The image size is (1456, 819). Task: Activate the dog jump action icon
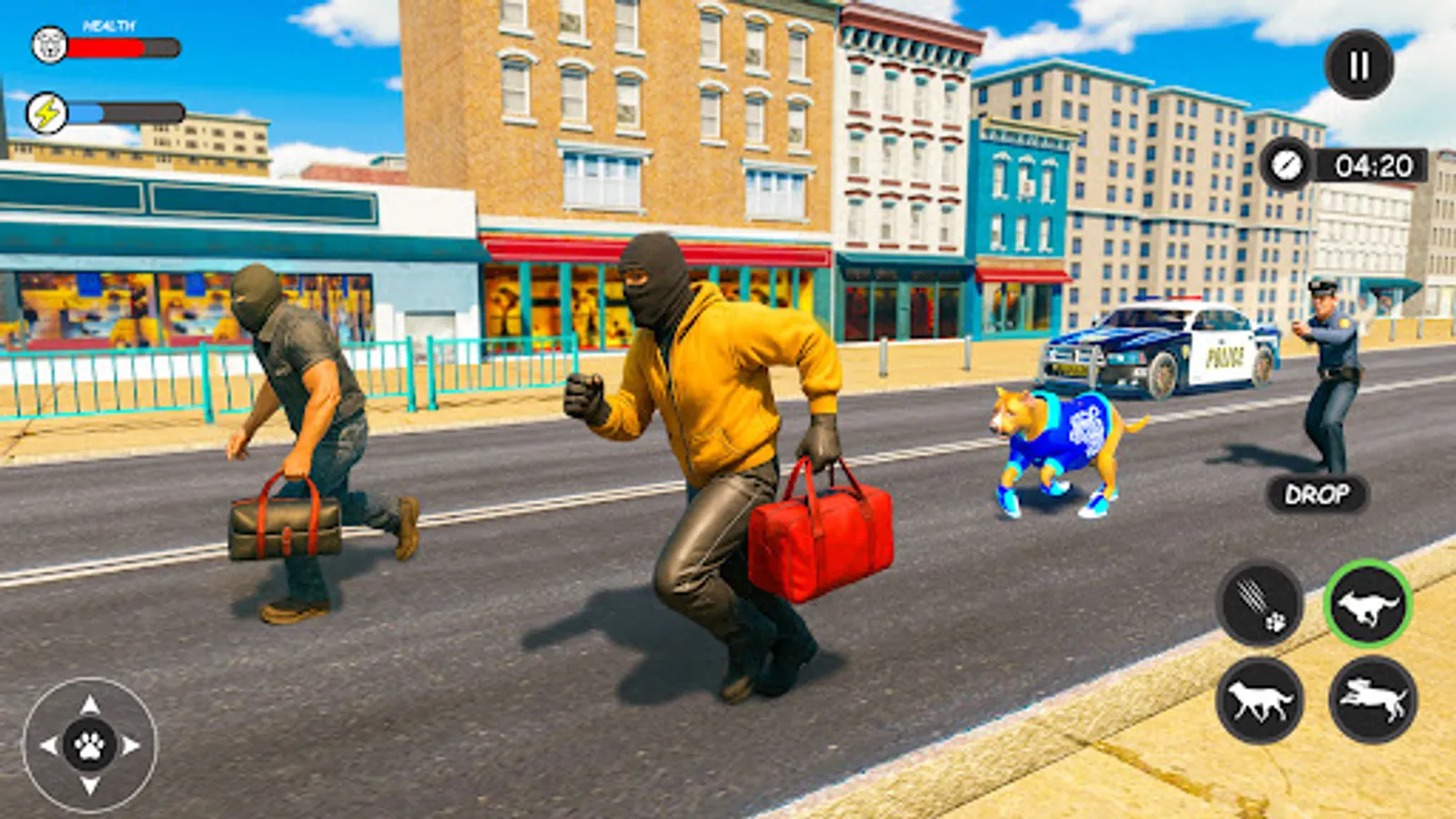click(x=1370, y=701)
